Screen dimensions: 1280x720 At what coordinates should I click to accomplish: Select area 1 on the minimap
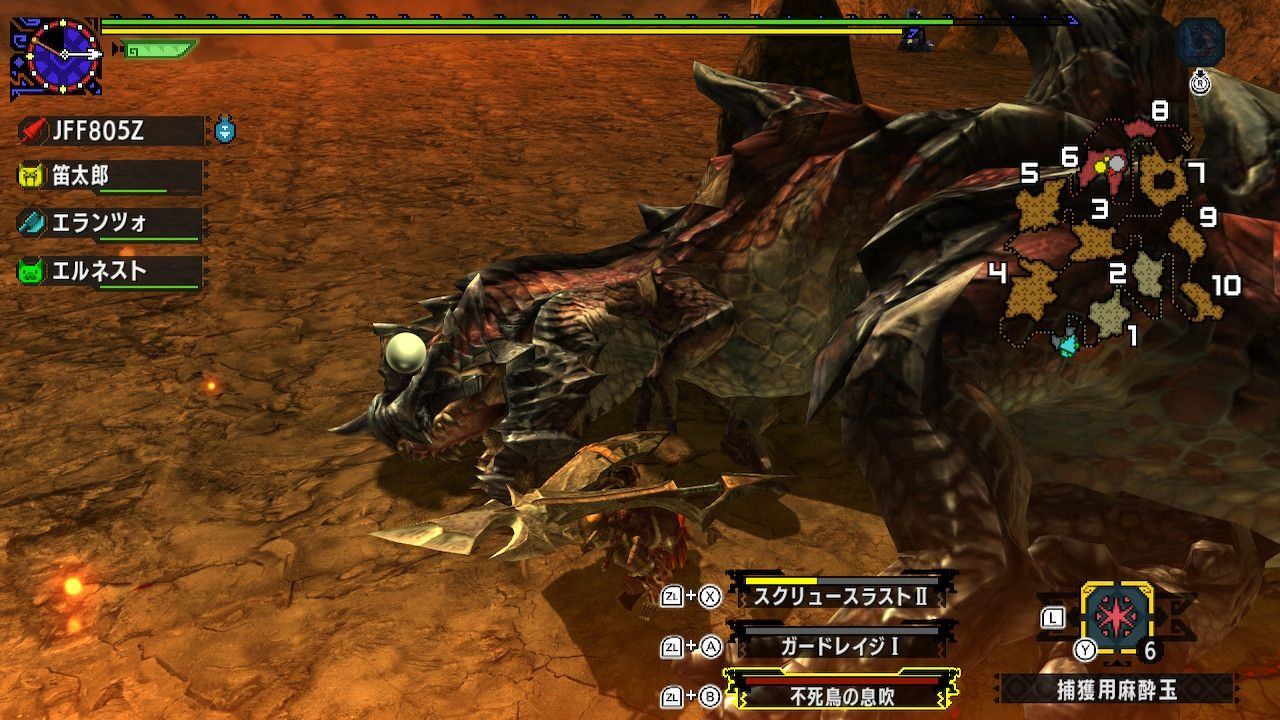click(x=1108, y=313)
